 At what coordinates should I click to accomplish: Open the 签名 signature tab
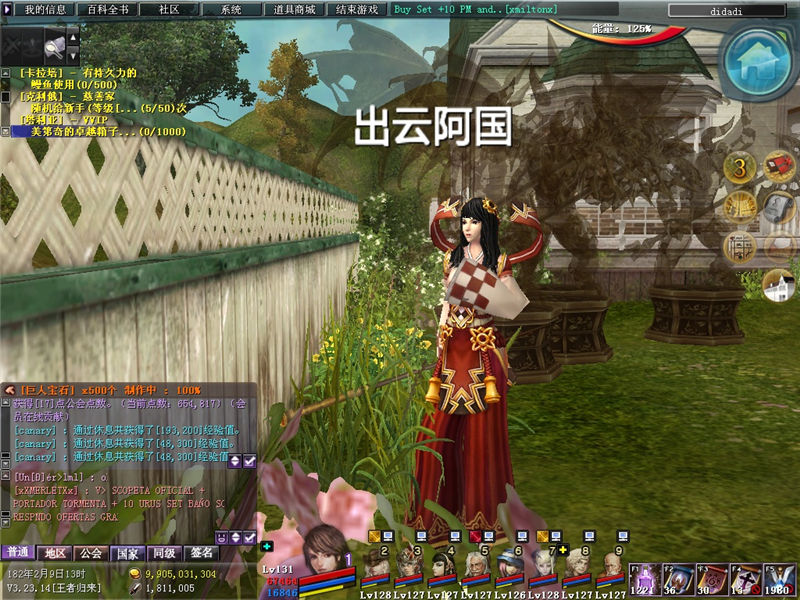click(x=201, y=553)
